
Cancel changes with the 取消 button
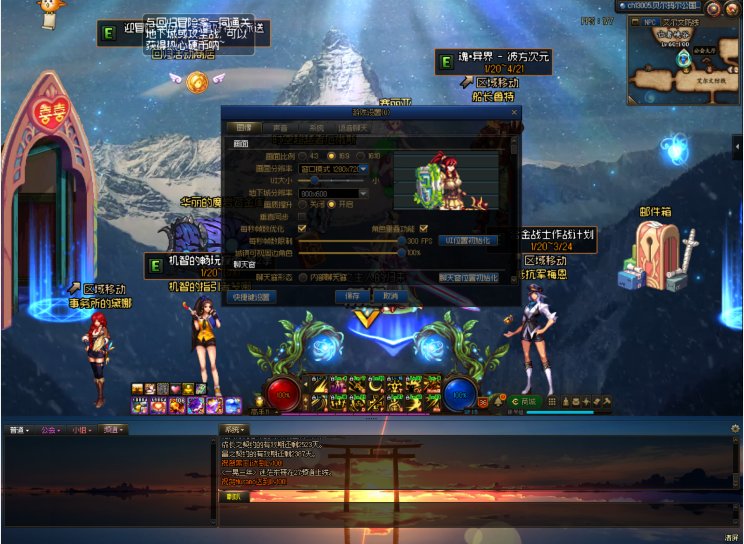coord(391,296)
